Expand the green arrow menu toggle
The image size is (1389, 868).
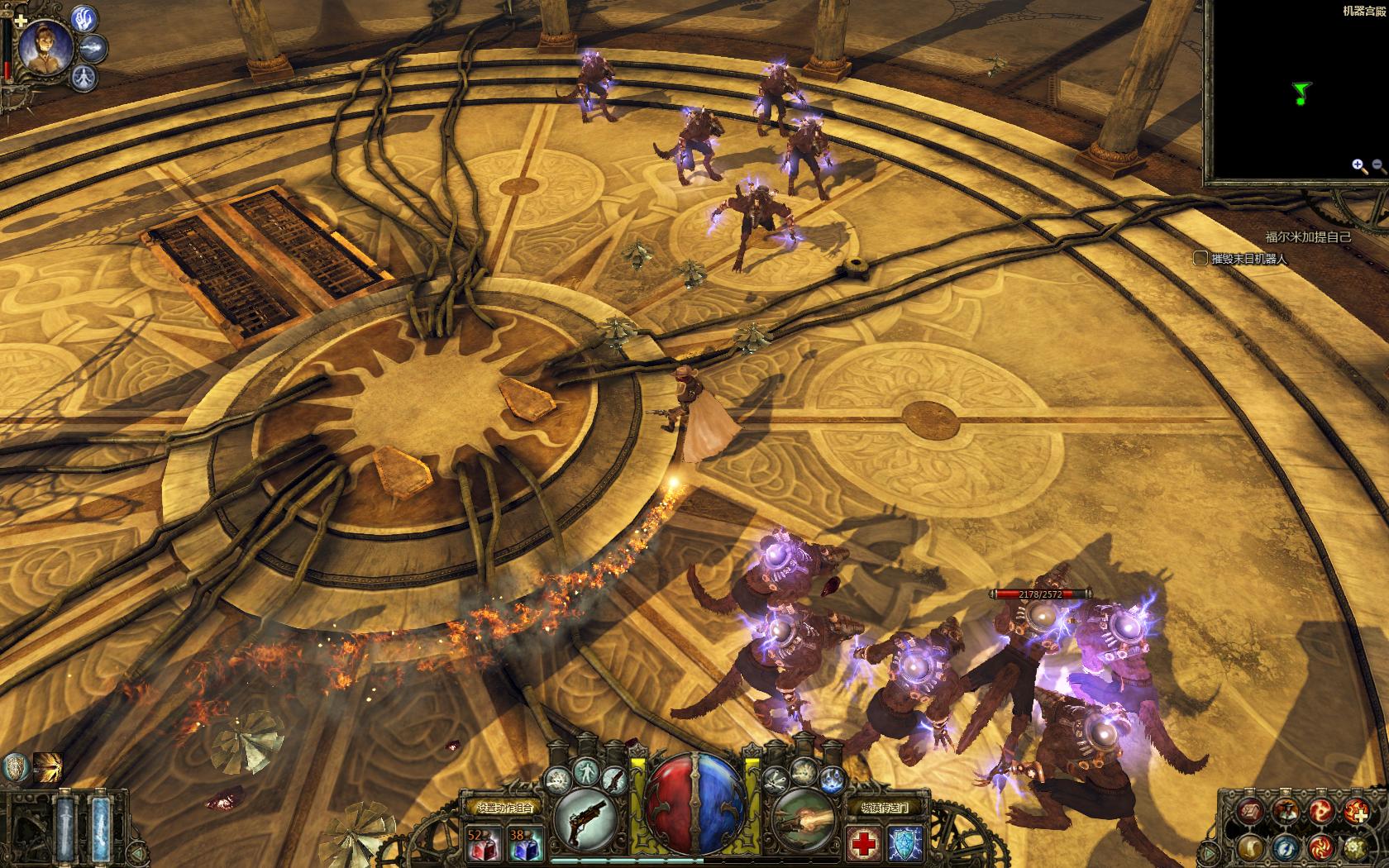tap(1210, 851)
